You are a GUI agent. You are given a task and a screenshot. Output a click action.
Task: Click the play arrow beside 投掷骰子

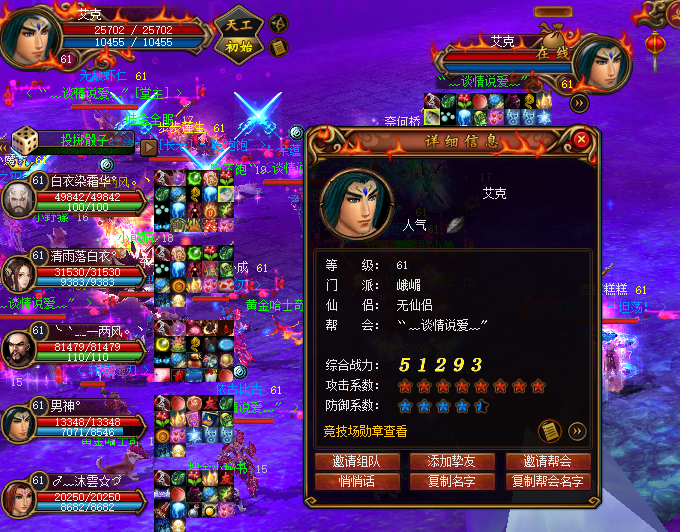click(x=148, y=146)
